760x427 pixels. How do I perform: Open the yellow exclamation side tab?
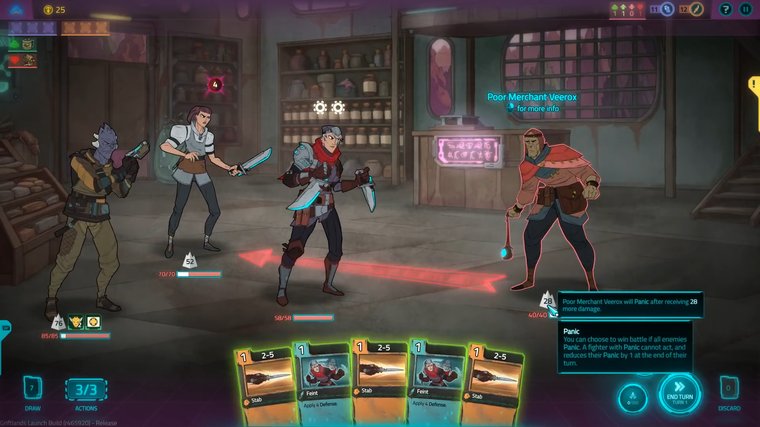(755, 90)
